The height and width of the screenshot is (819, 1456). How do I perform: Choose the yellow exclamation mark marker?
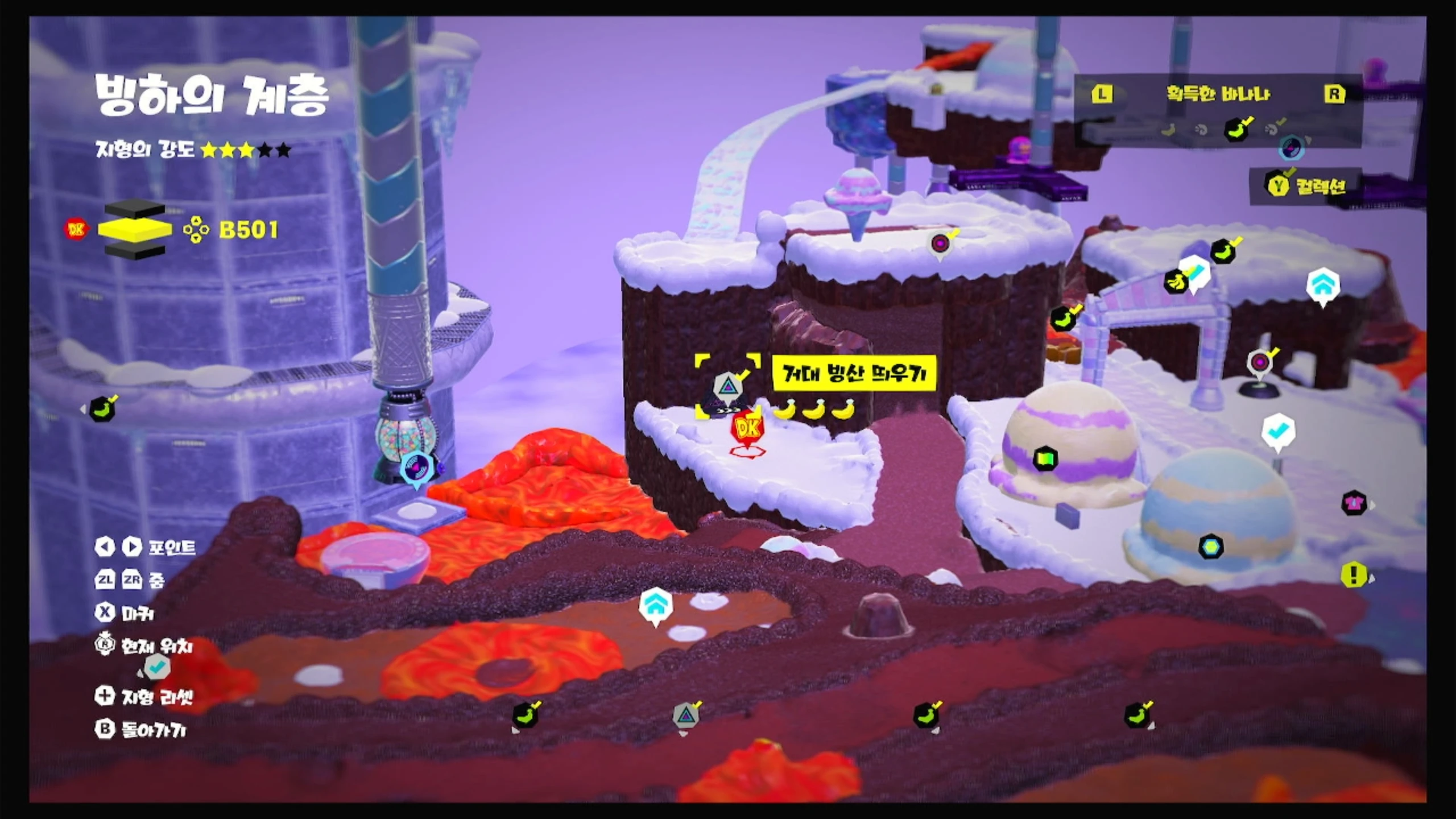[1354, 575]
